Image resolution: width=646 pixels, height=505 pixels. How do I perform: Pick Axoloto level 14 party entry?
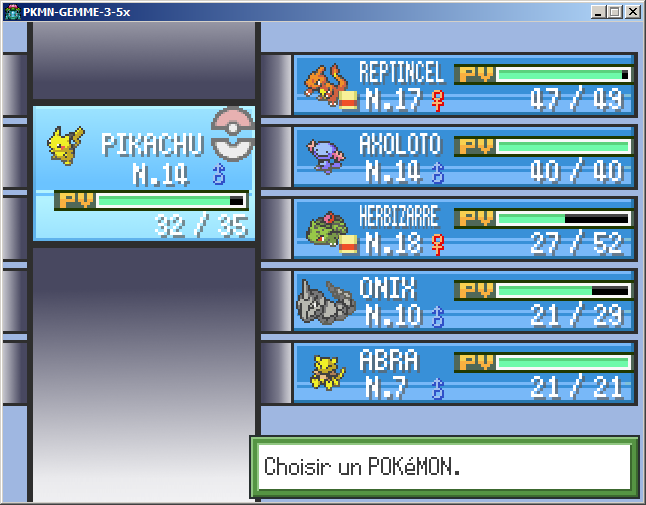click(x=464, y=157)
